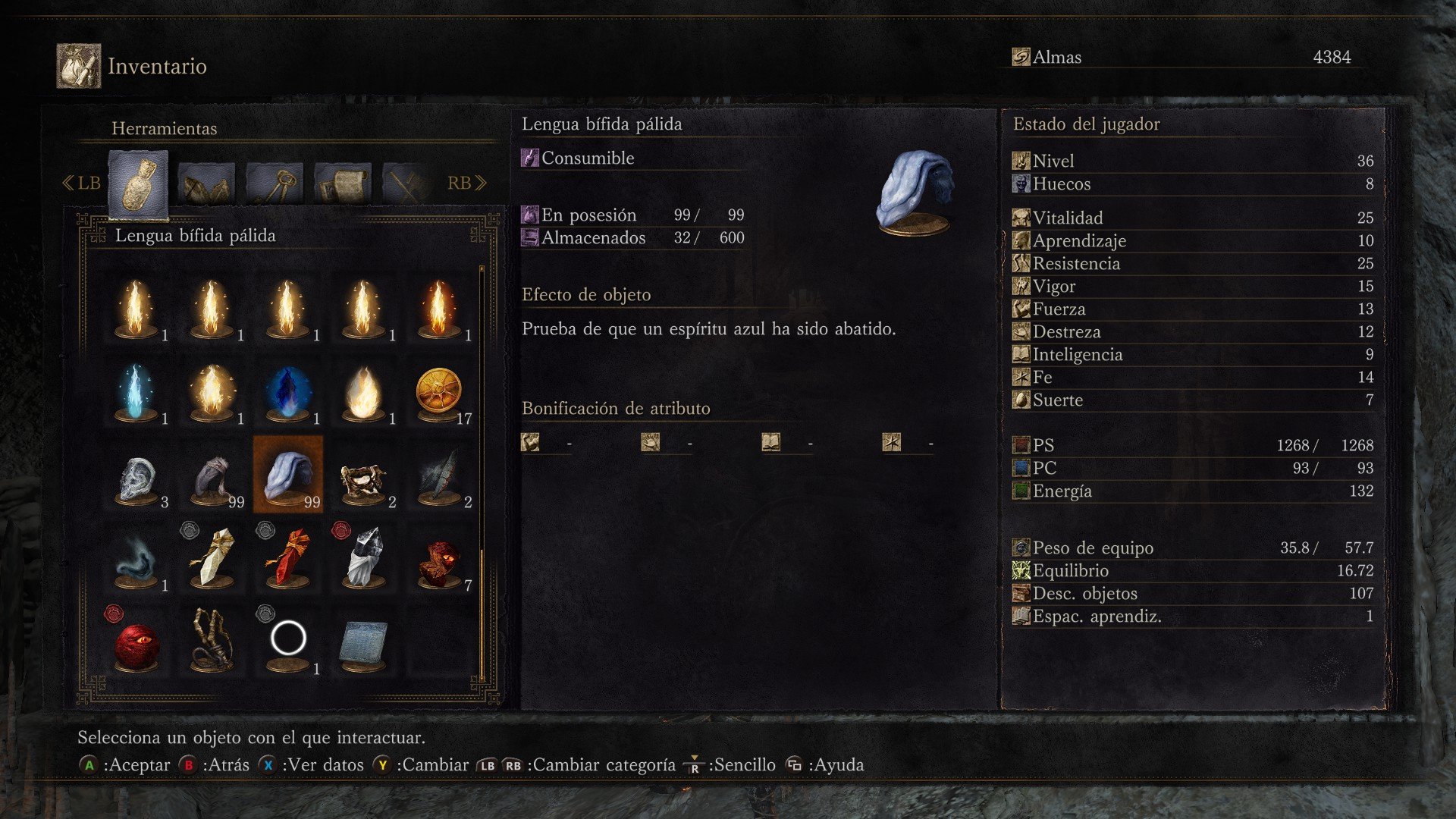Click the LB arrow to change category left
The image size is (1456, 819).
pos(82,182)
